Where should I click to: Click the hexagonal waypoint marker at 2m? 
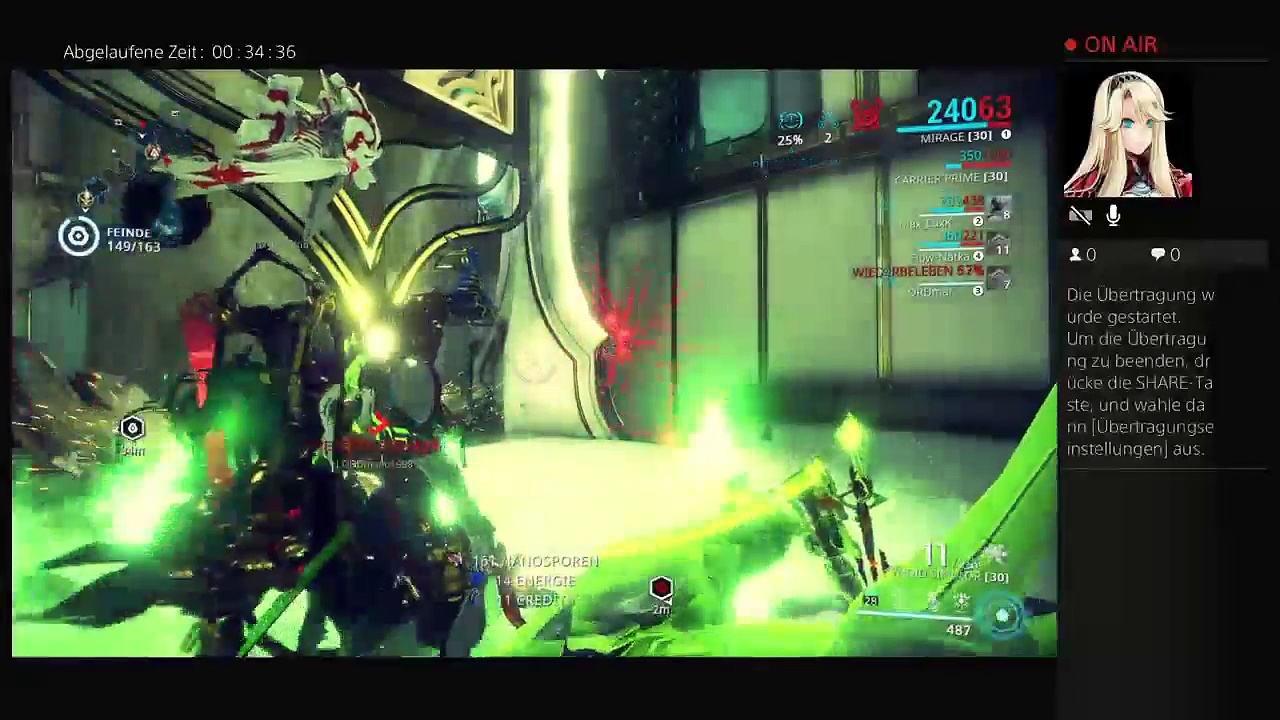click(661, 588)
